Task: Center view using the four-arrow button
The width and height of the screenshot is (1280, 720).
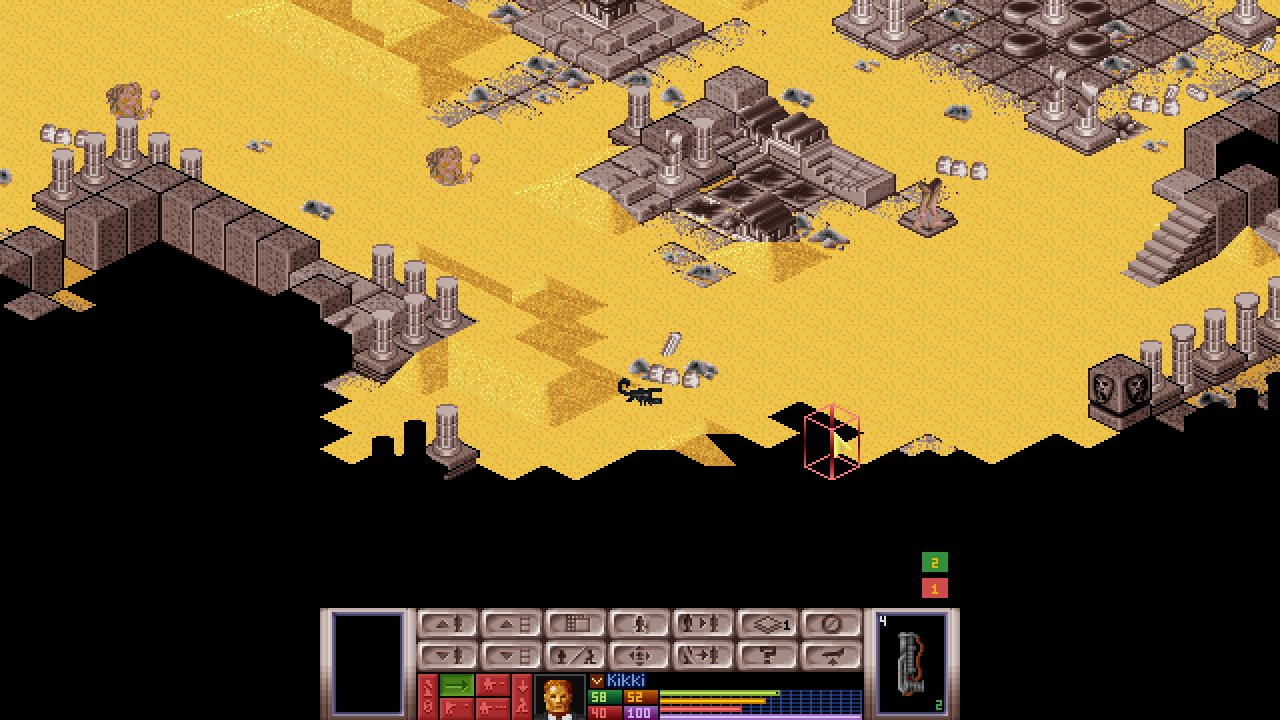Action: click(x=639, y=656)
